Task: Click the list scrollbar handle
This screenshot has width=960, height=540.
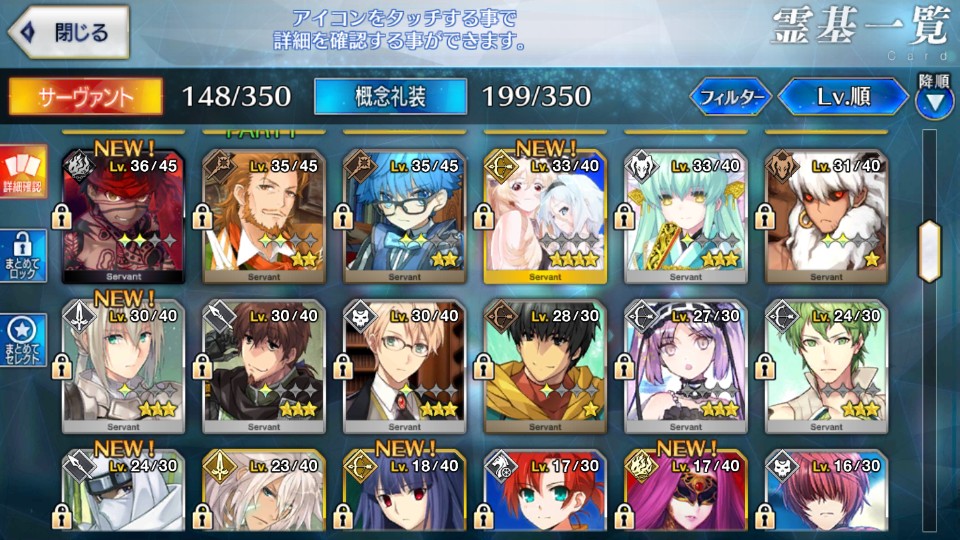Action: click(931, 239)
